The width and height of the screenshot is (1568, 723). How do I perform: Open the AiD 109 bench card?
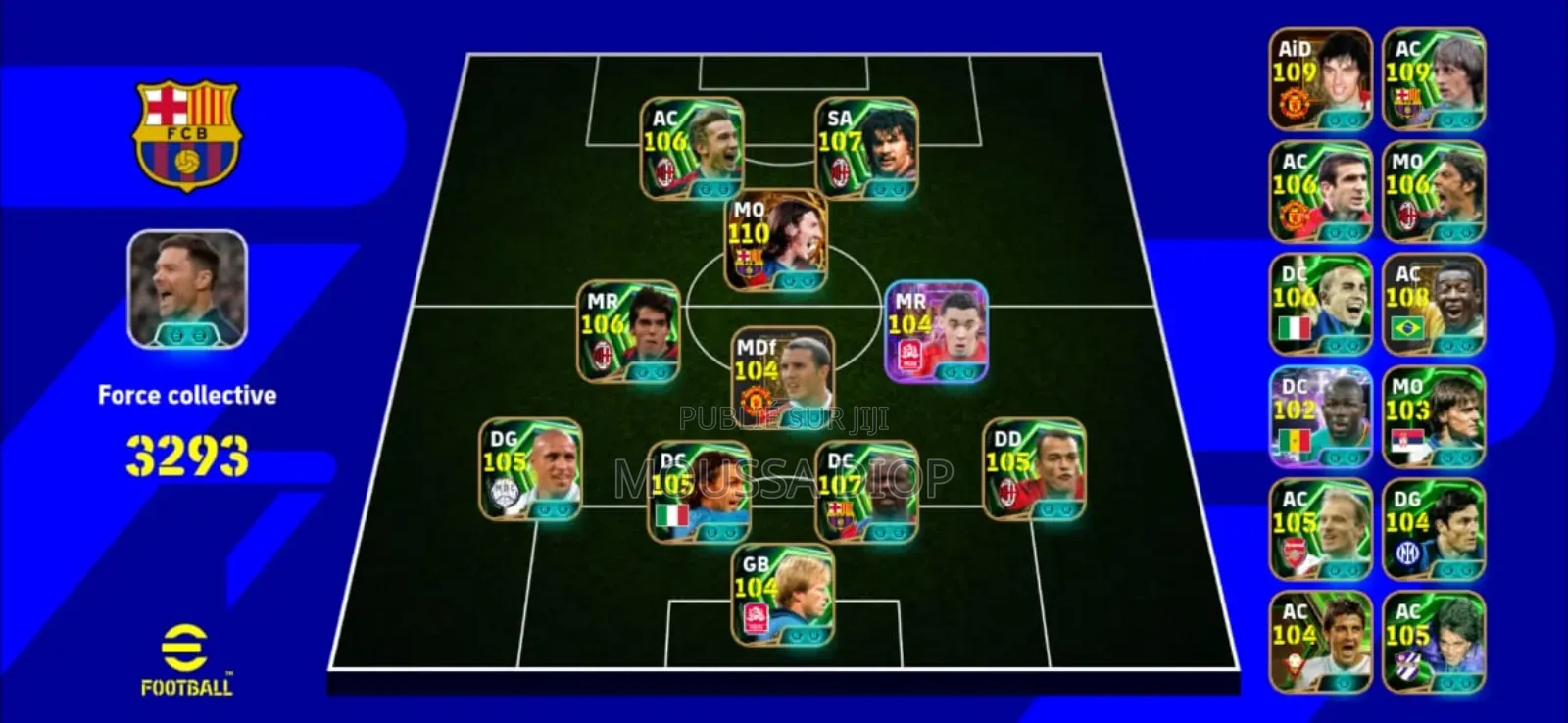coord(1319,75)
